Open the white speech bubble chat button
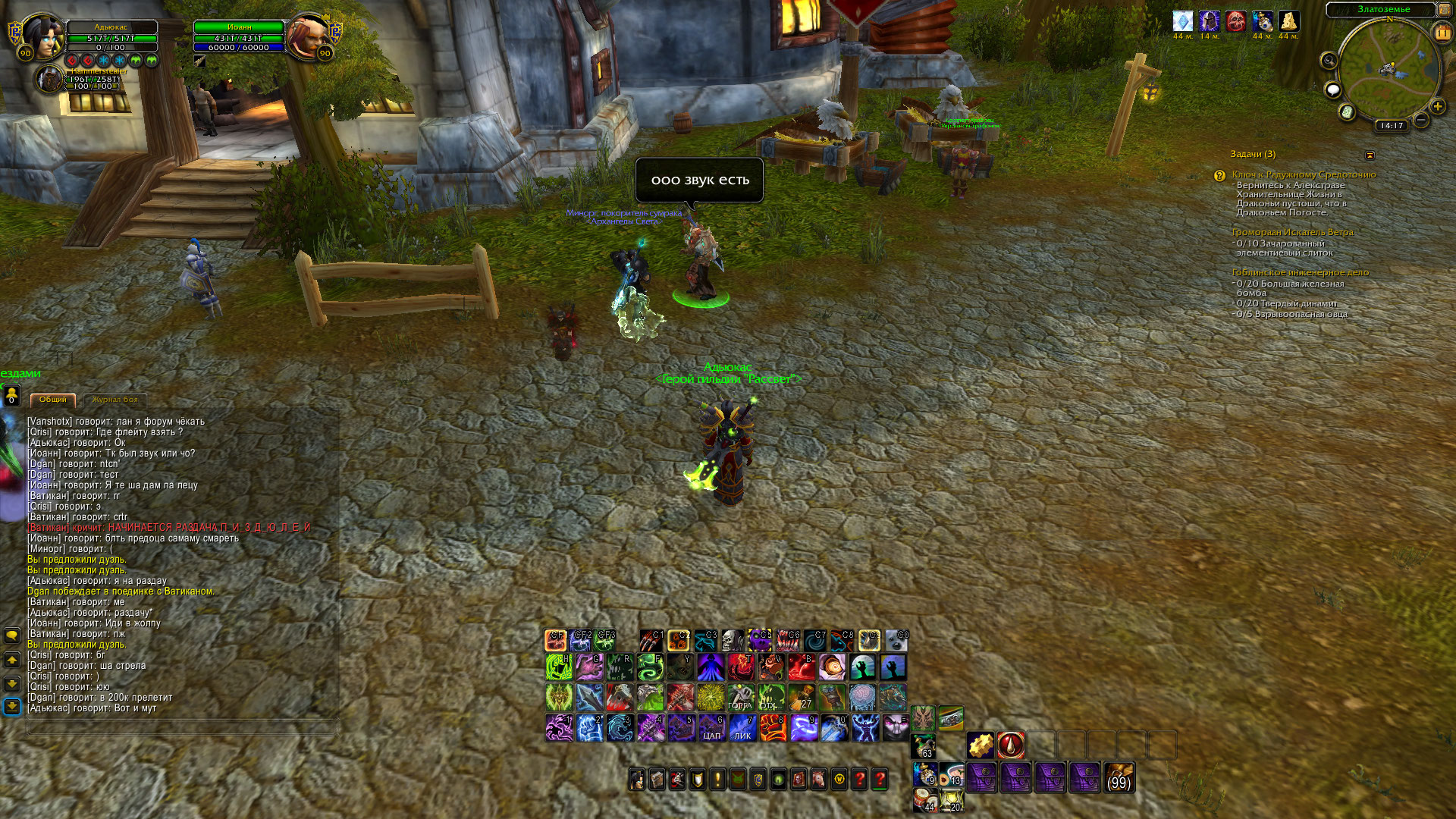1456x819 pixels. (x=1332, y=91)
